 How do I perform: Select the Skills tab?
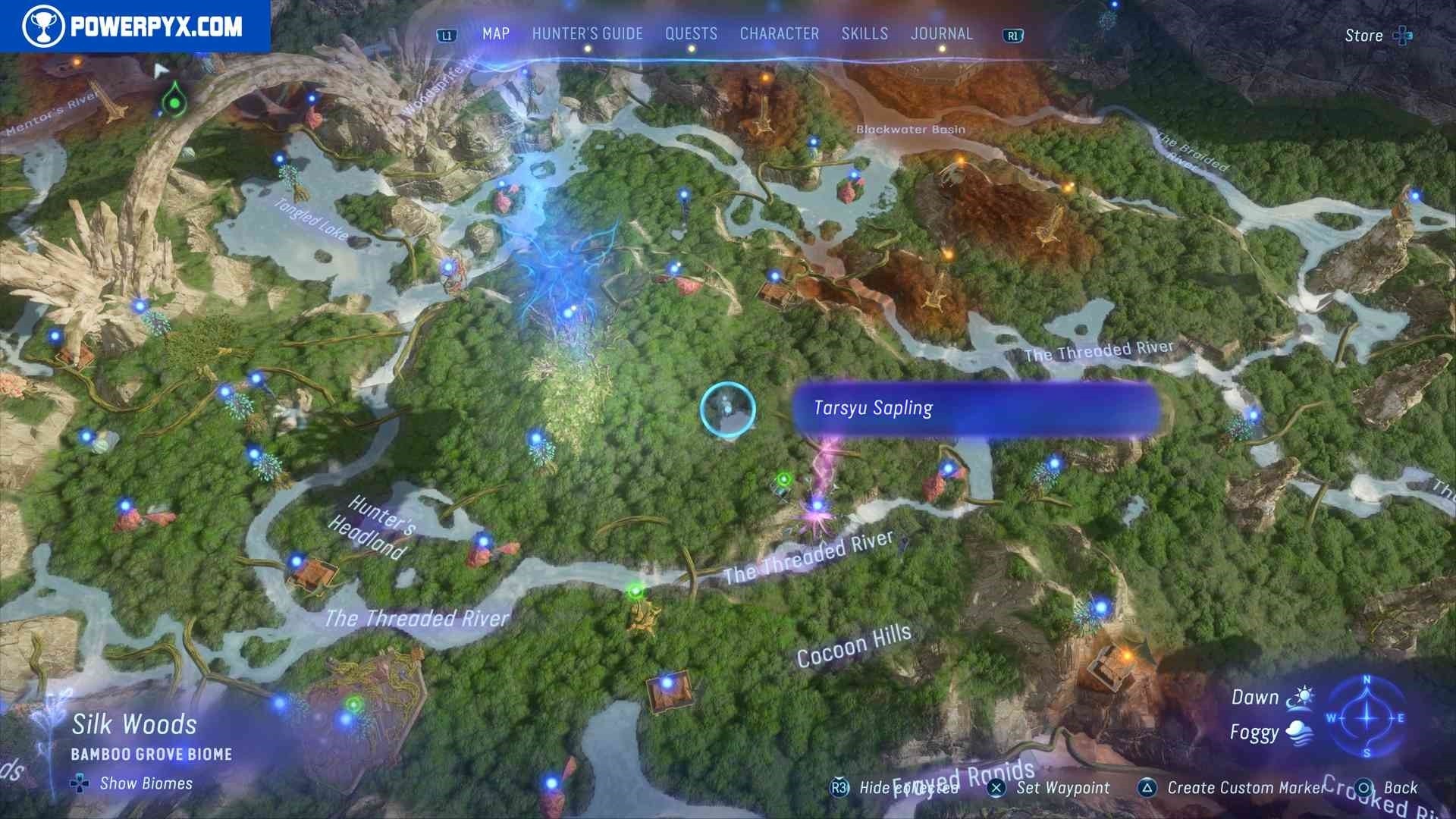pyautogui.click(x=864, y=34)
